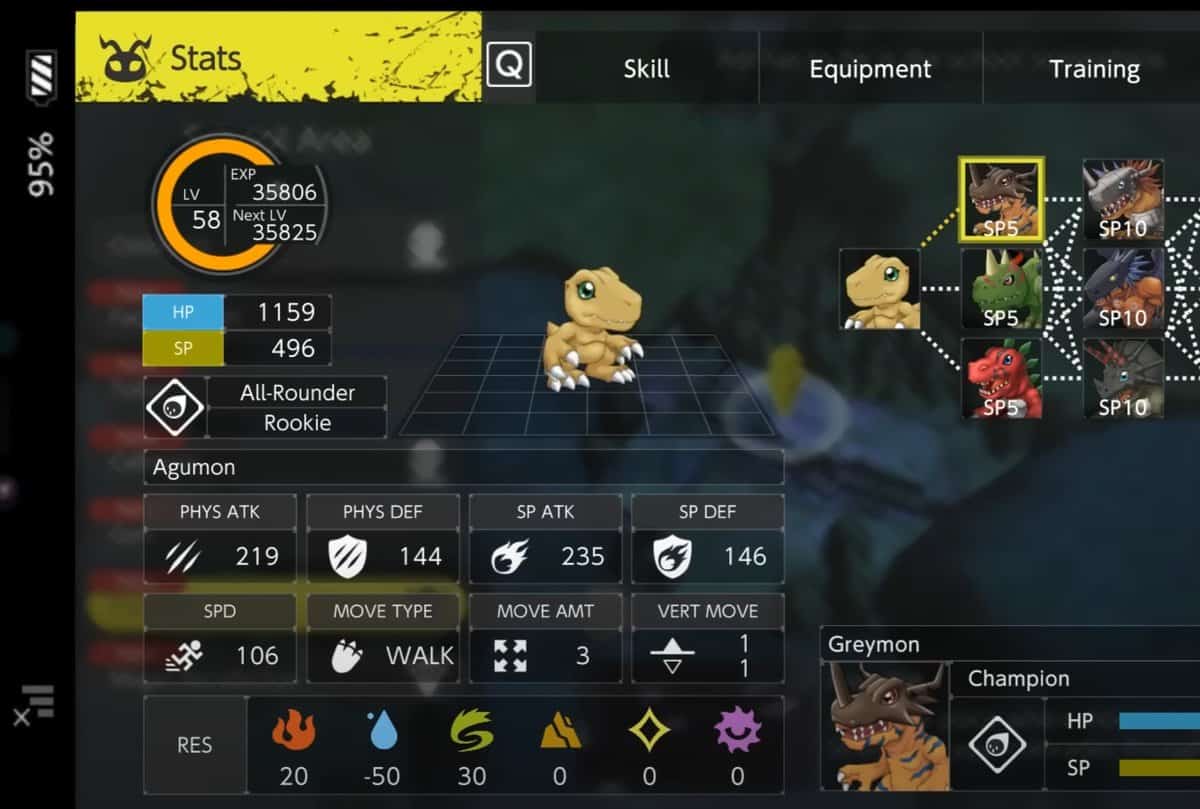Open the Equipment tab
This screenshot has width=1200, height=809.
tap(869, 69)
